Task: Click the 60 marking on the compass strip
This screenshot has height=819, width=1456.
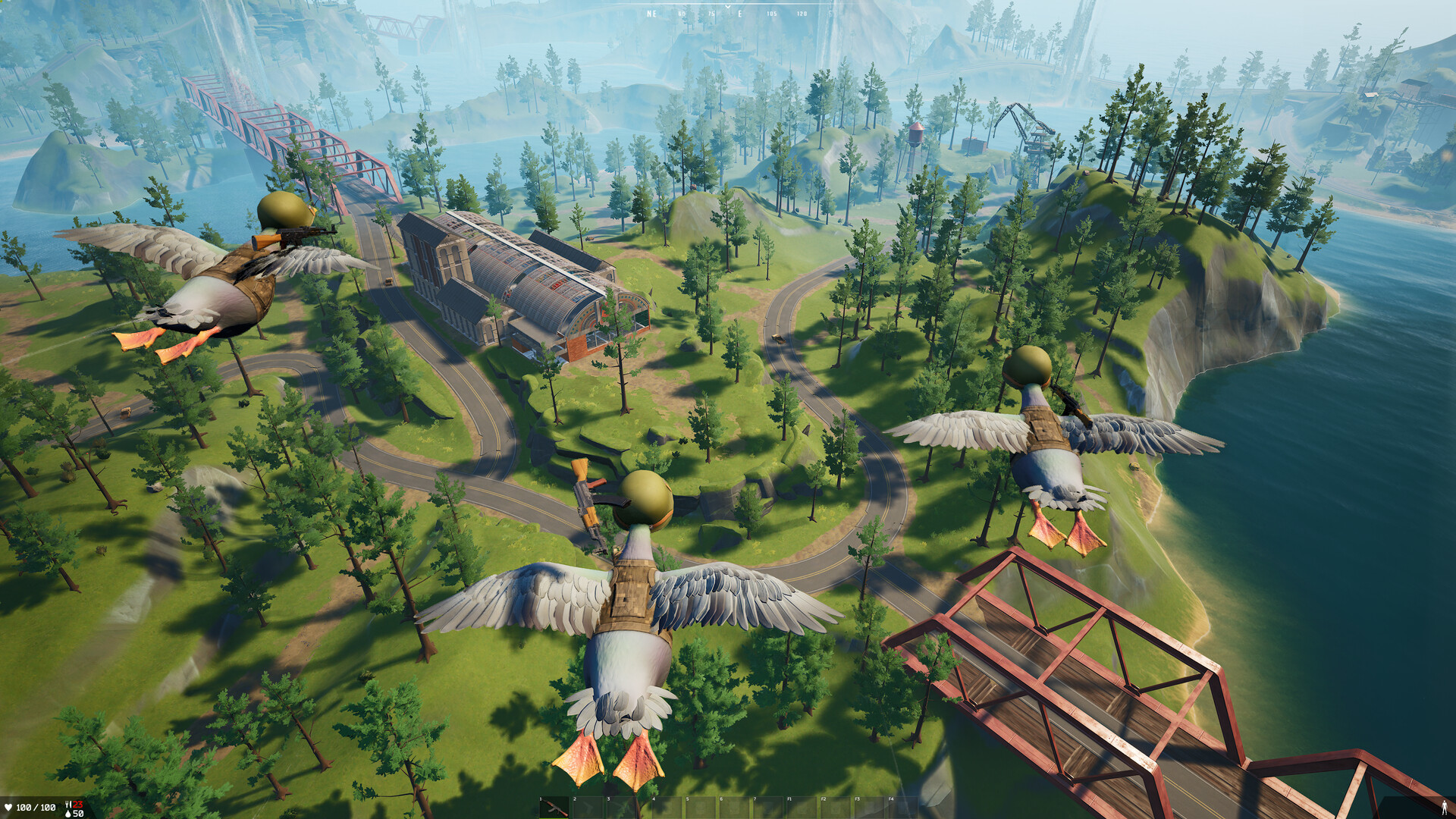Action: (x=682, y=13)
